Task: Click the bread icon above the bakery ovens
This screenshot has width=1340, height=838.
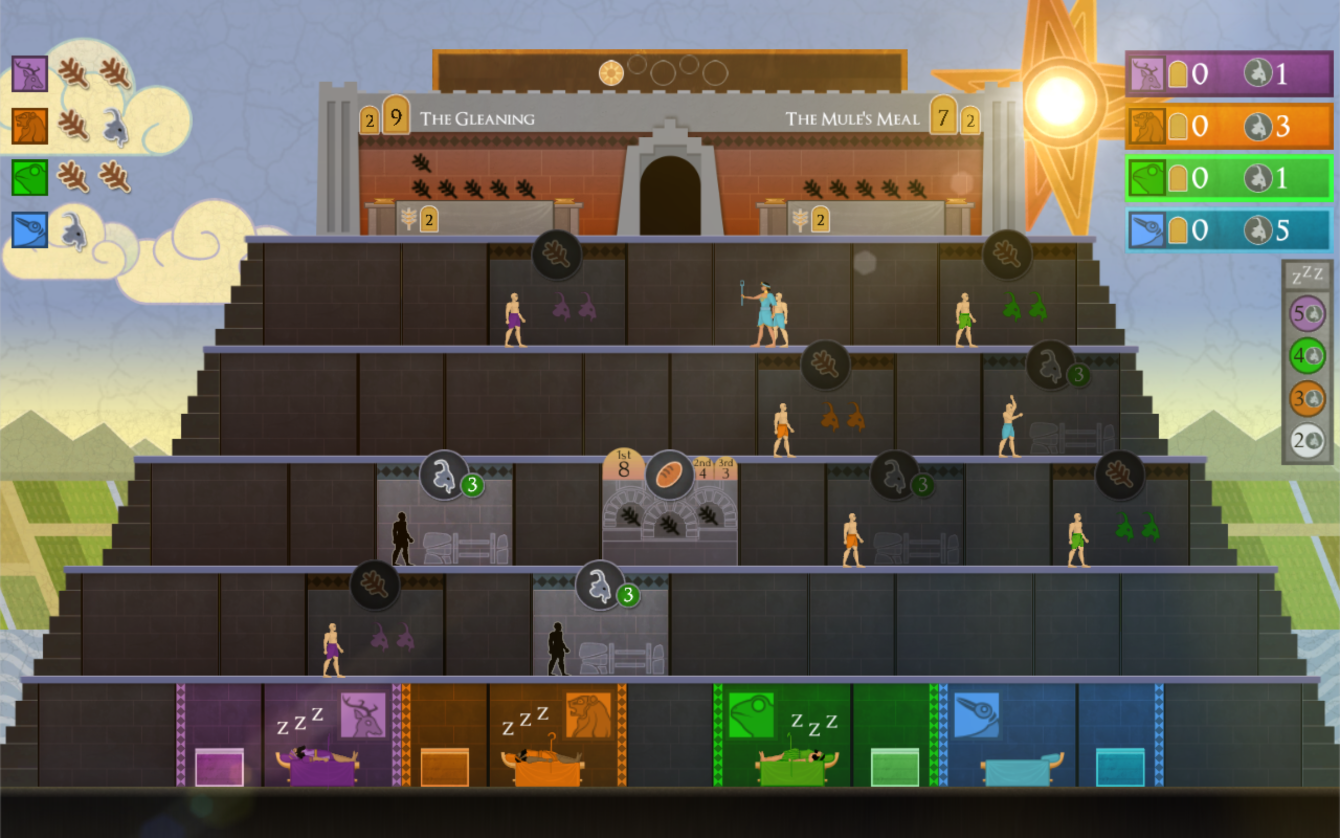Action: [x=669, y=475]
